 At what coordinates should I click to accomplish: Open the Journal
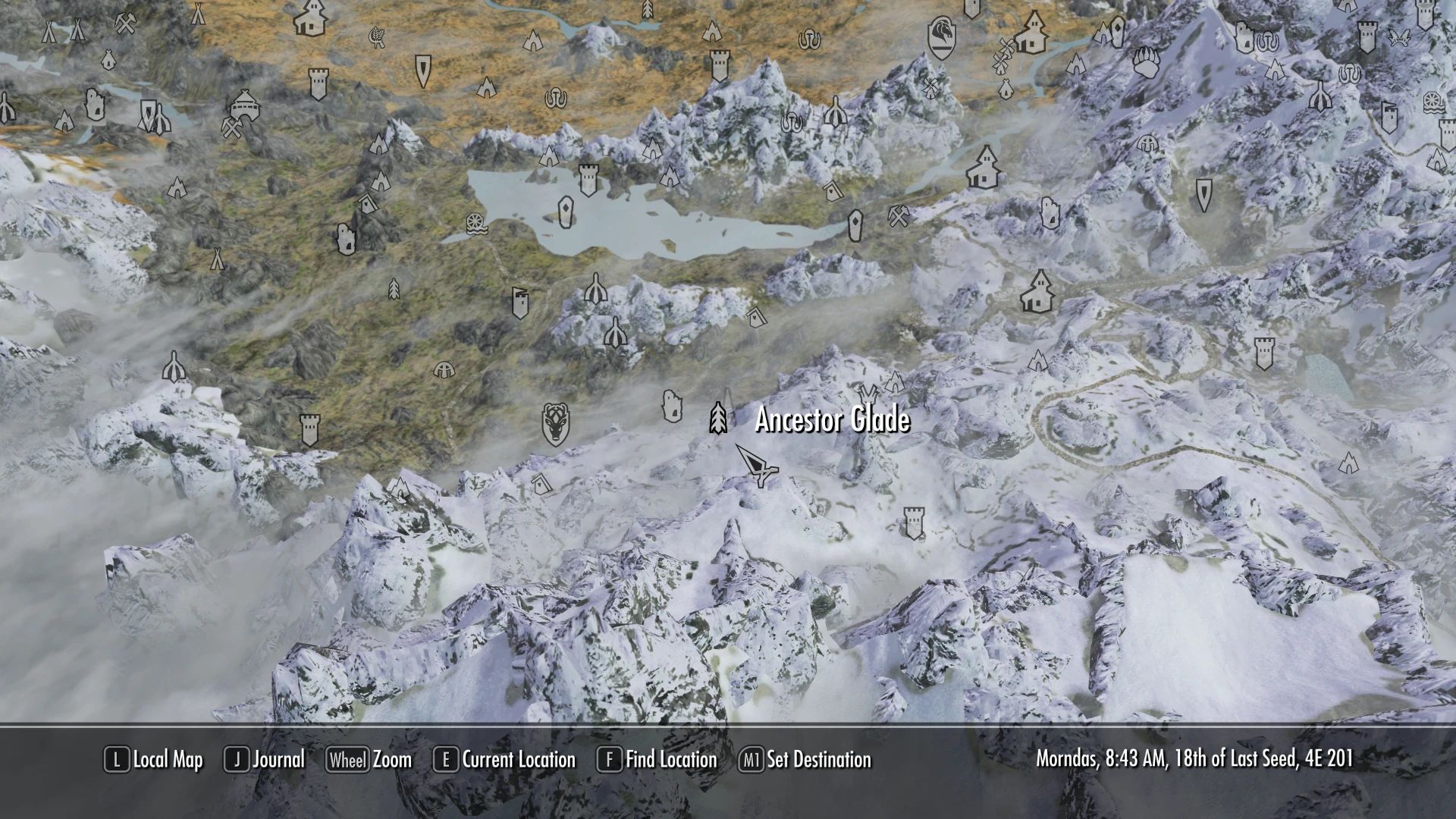(280, 760)
